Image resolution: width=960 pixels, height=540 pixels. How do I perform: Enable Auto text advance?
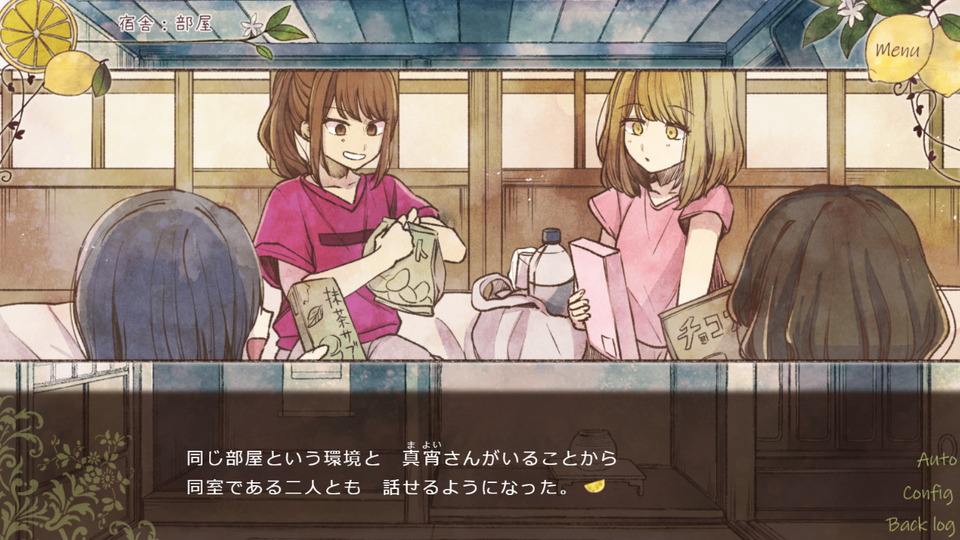(x=936, y=460)
